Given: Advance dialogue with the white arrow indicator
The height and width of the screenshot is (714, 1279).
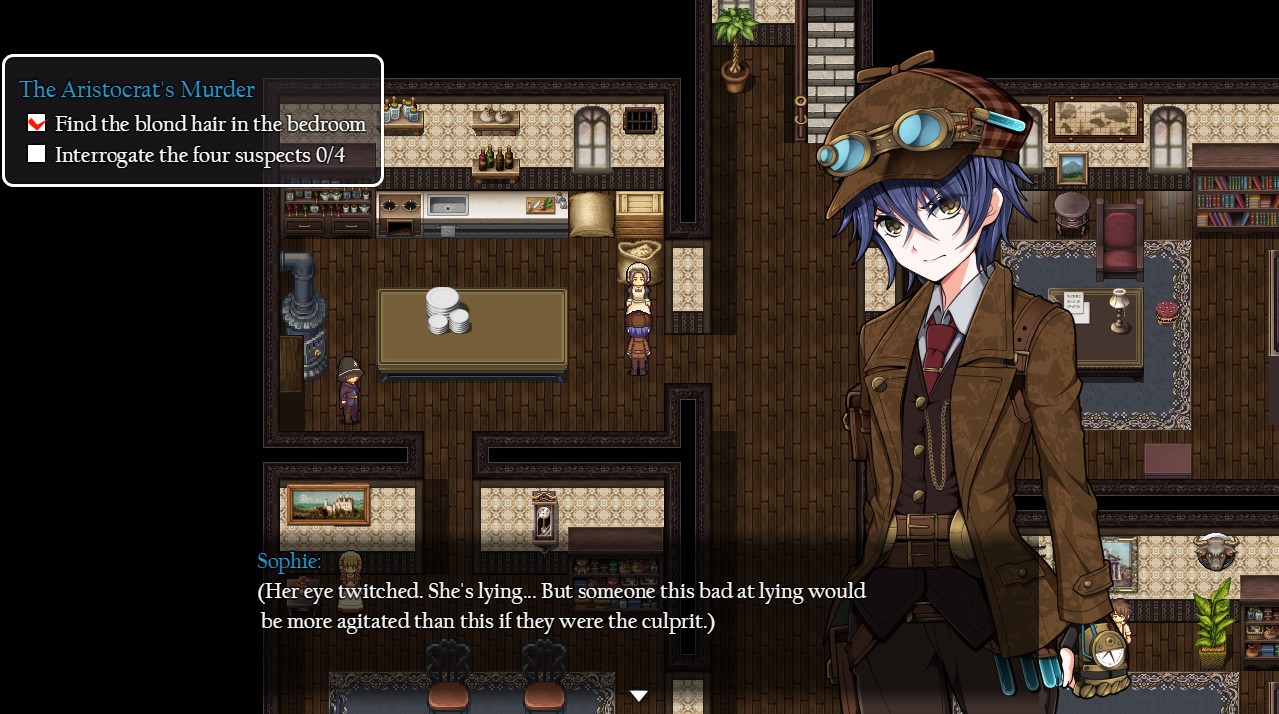Looking at the screenshot, I should point(638,695).
